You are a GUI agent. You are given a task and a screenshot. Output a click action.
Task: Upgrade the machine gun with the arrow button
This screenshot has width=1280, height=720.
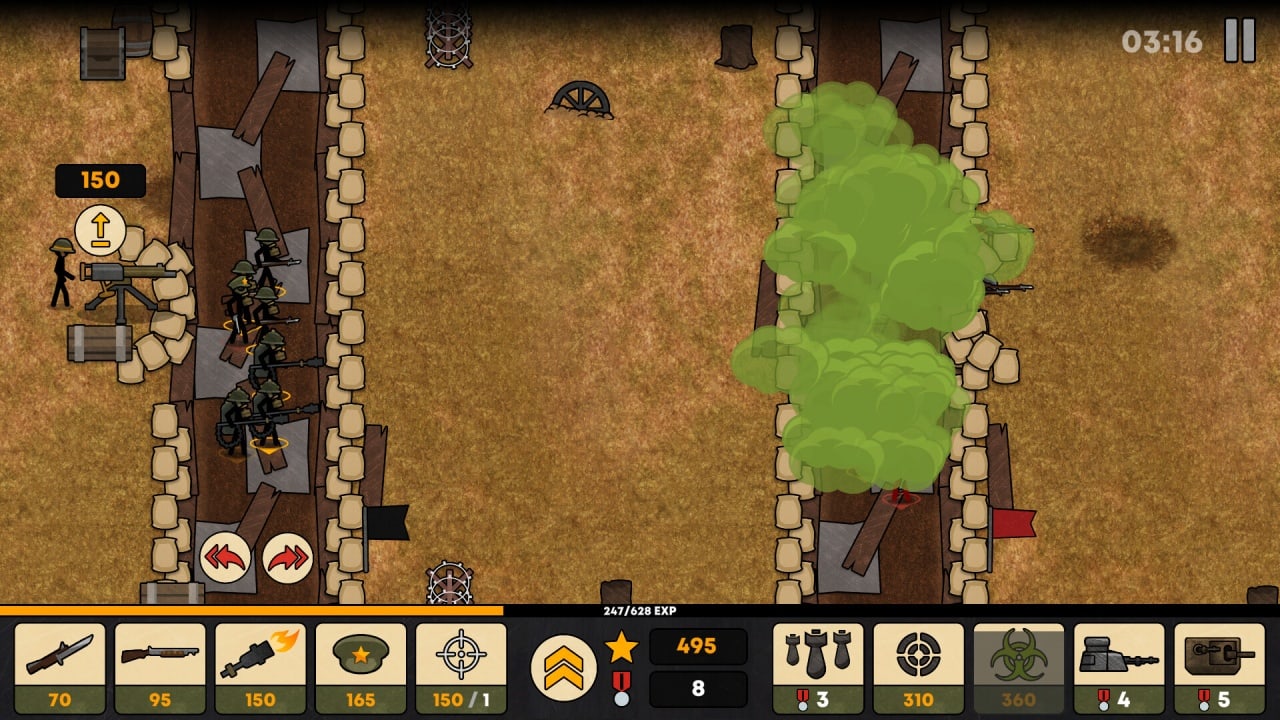coord(100,231)
